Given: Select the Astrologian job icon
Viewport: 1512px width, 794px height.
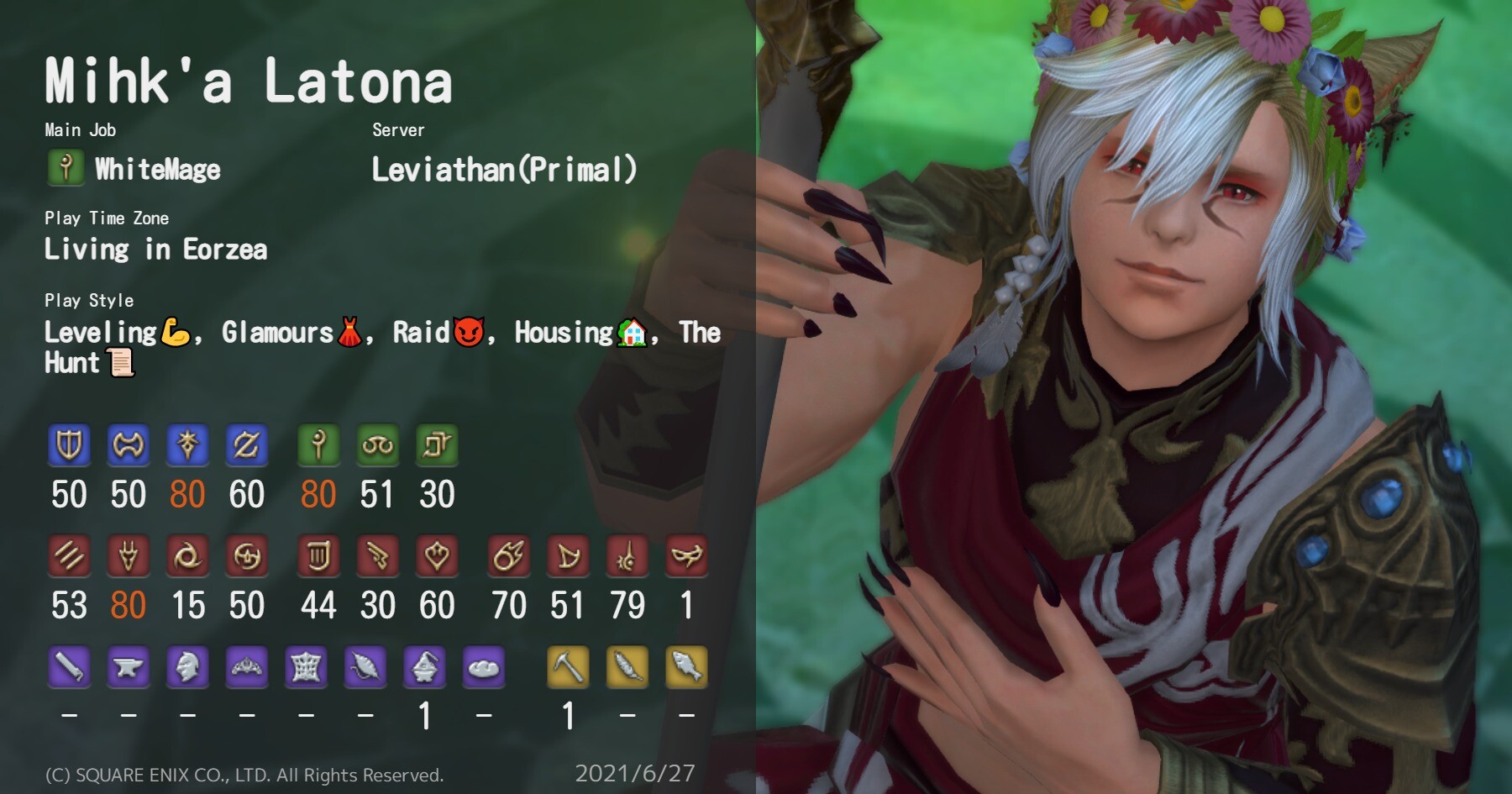Looking at the screenshot, I should [437, 445].
